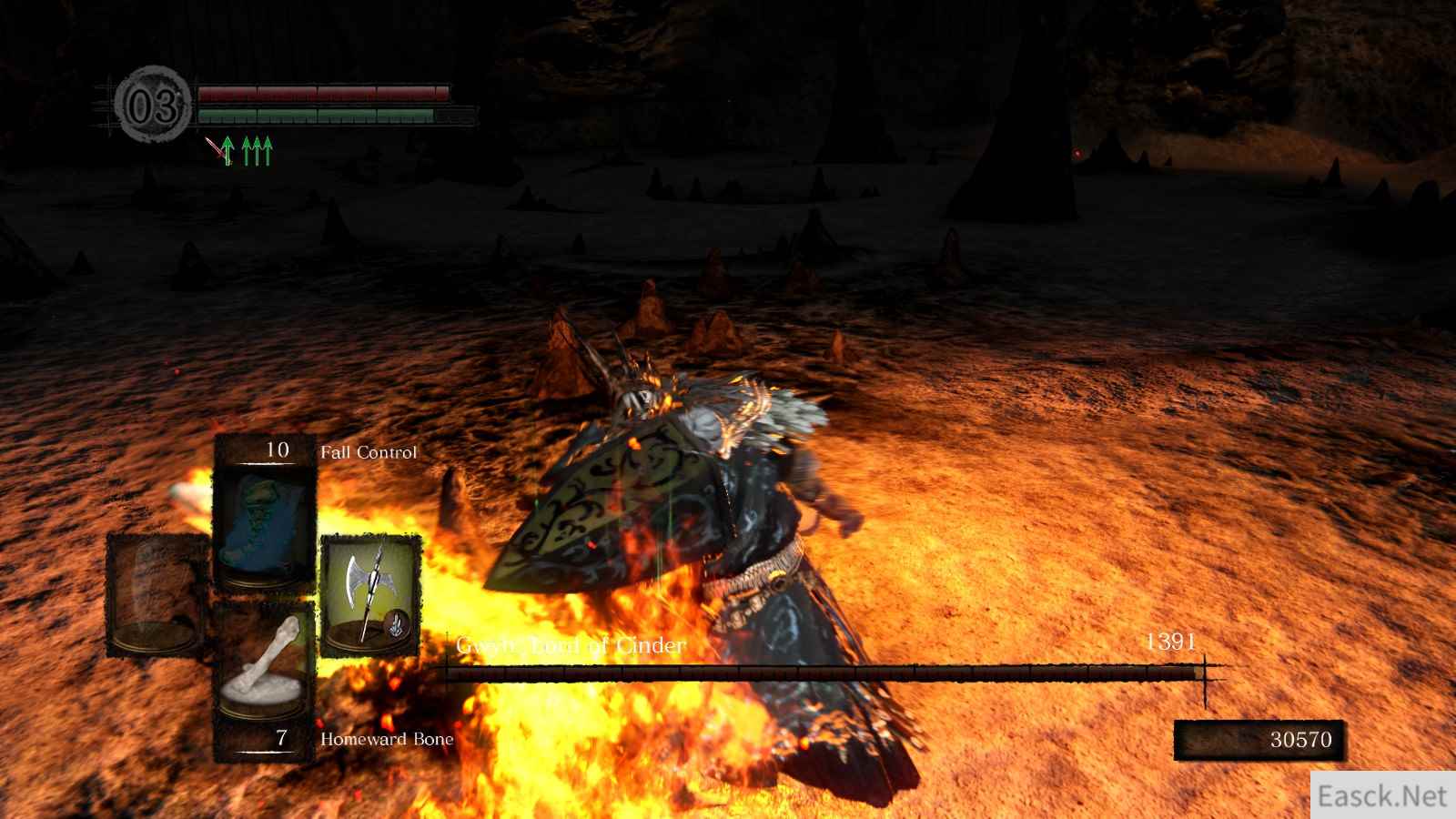Click the humanity counter circle
Image resolution: width=1456 pixels, height=819 pixels.
pos(153,108)
